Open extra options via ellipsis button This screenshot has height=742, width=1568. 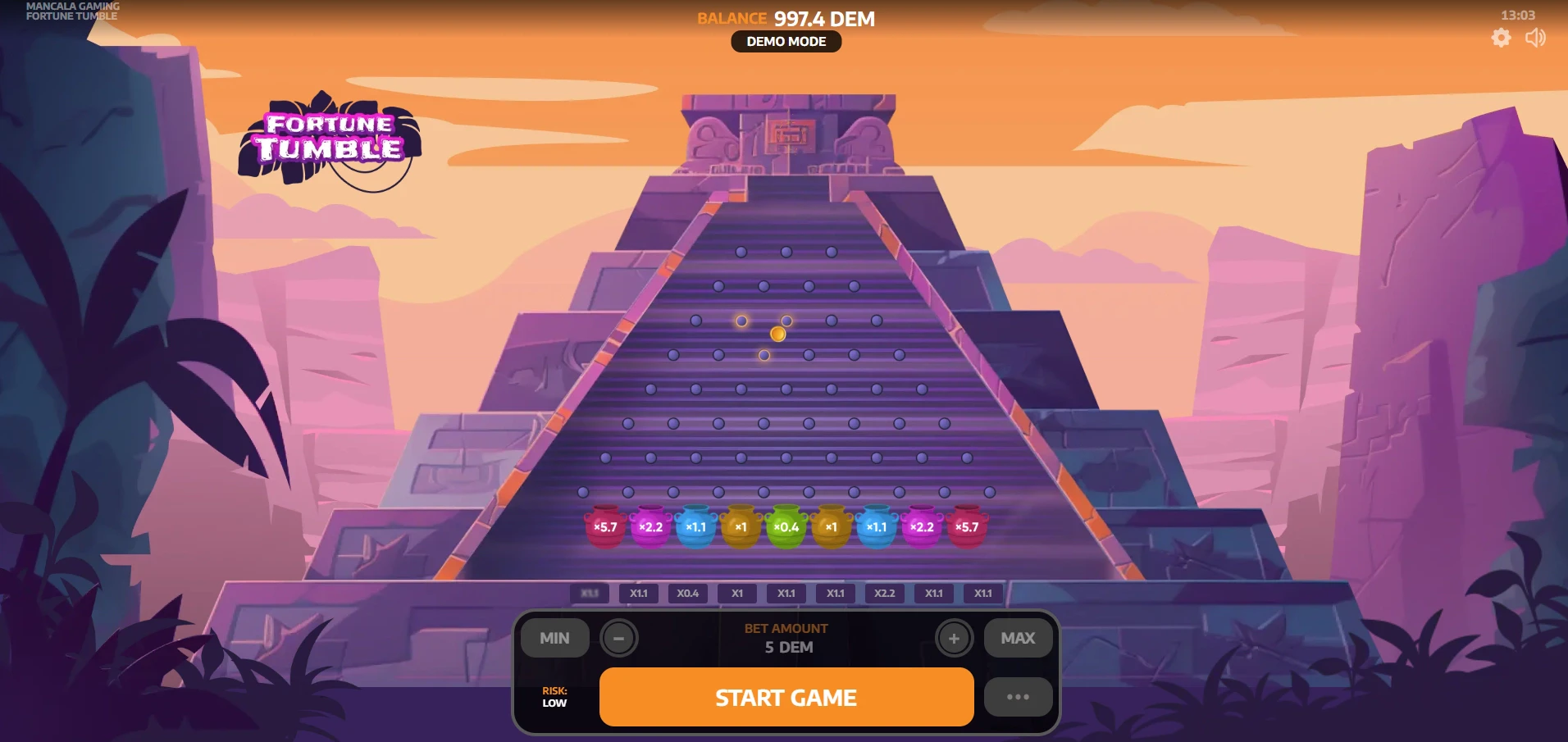1018,696
